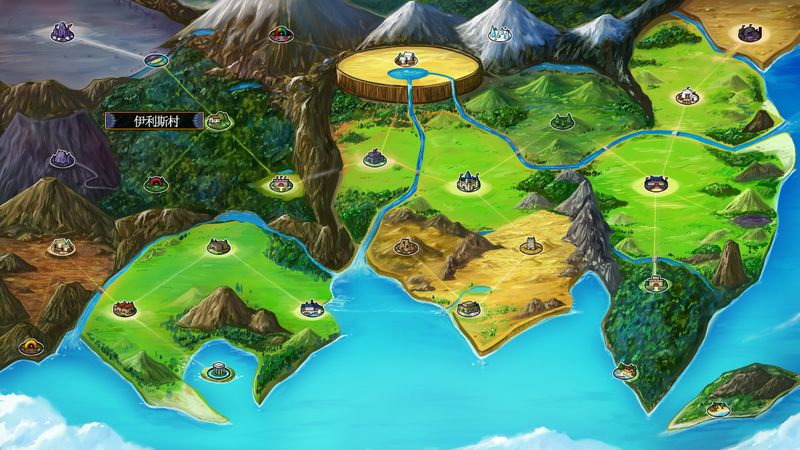Open the domed shrine marker on the southern peninsula
Screen dimensions: 800x450
point(214,373)
